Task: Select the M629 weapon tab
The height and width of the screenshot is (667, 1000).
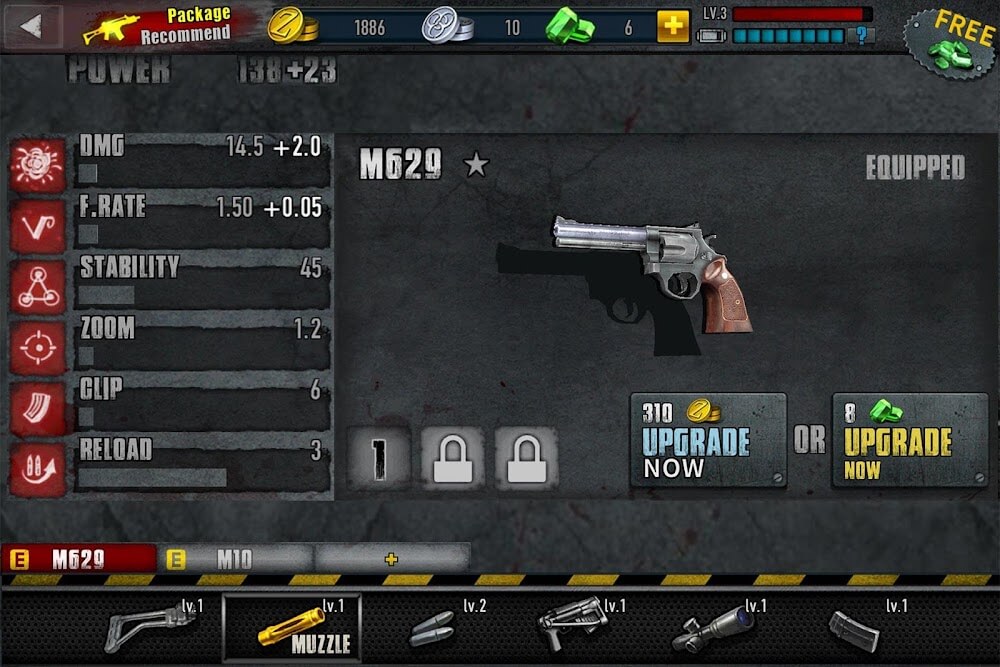Action: (x=79, y=559)
